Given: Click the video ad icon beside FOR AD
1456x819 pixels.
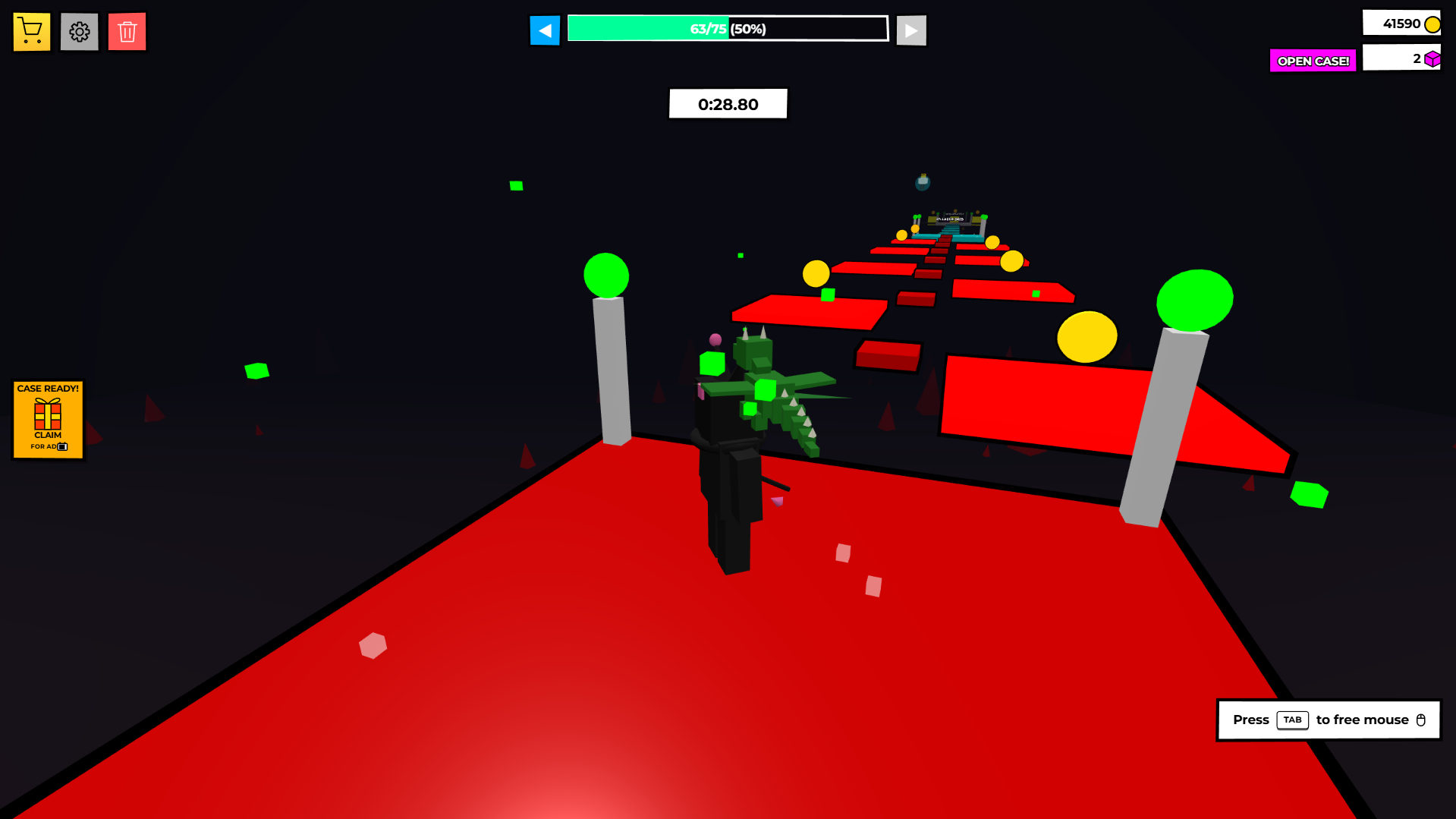Looking at the screenshot, I should click(63, 447).
